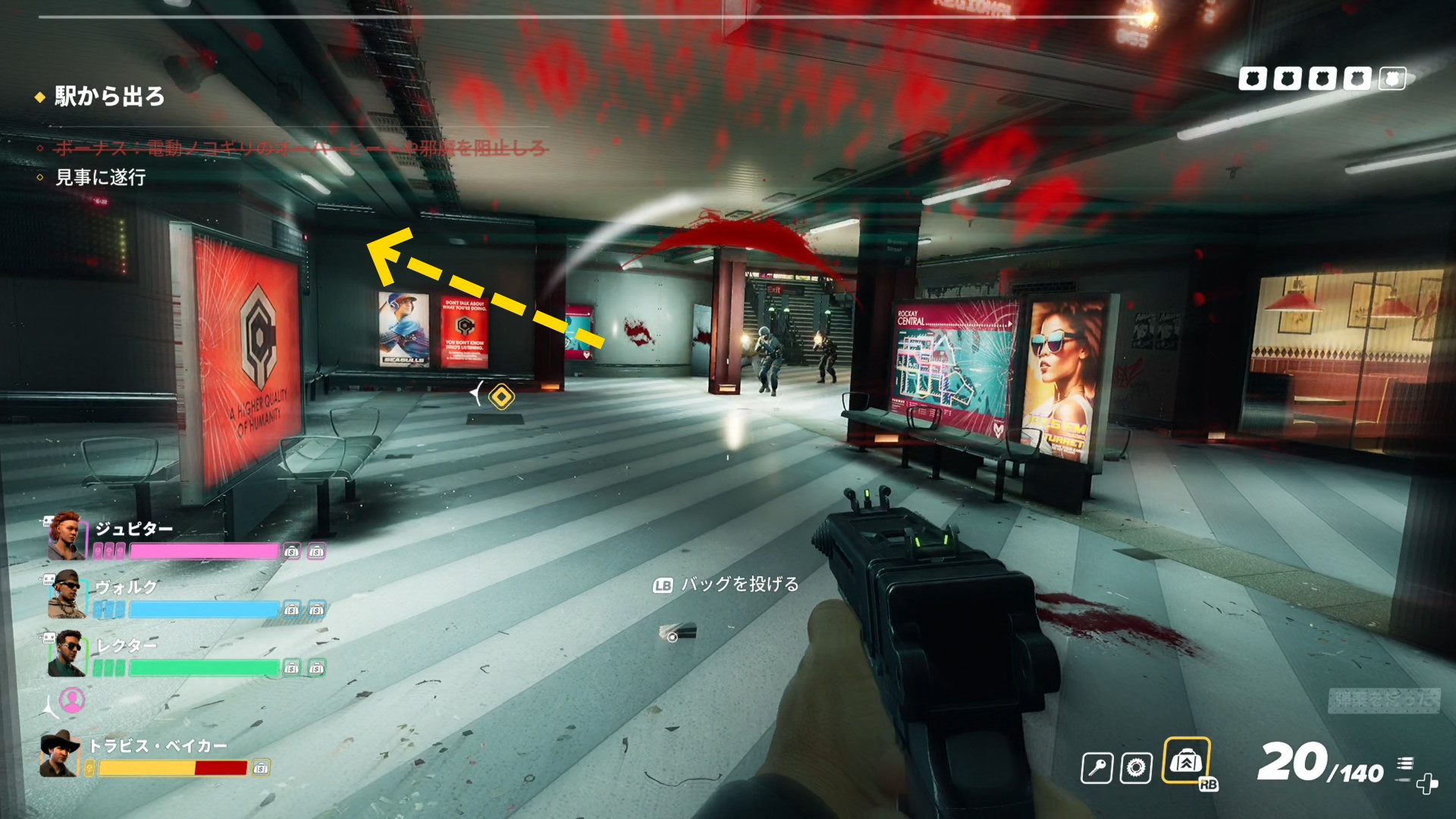This screenshot has height=819, width=1456.
Task: Select teammate レクター's portrait
Action: (67, 653)
